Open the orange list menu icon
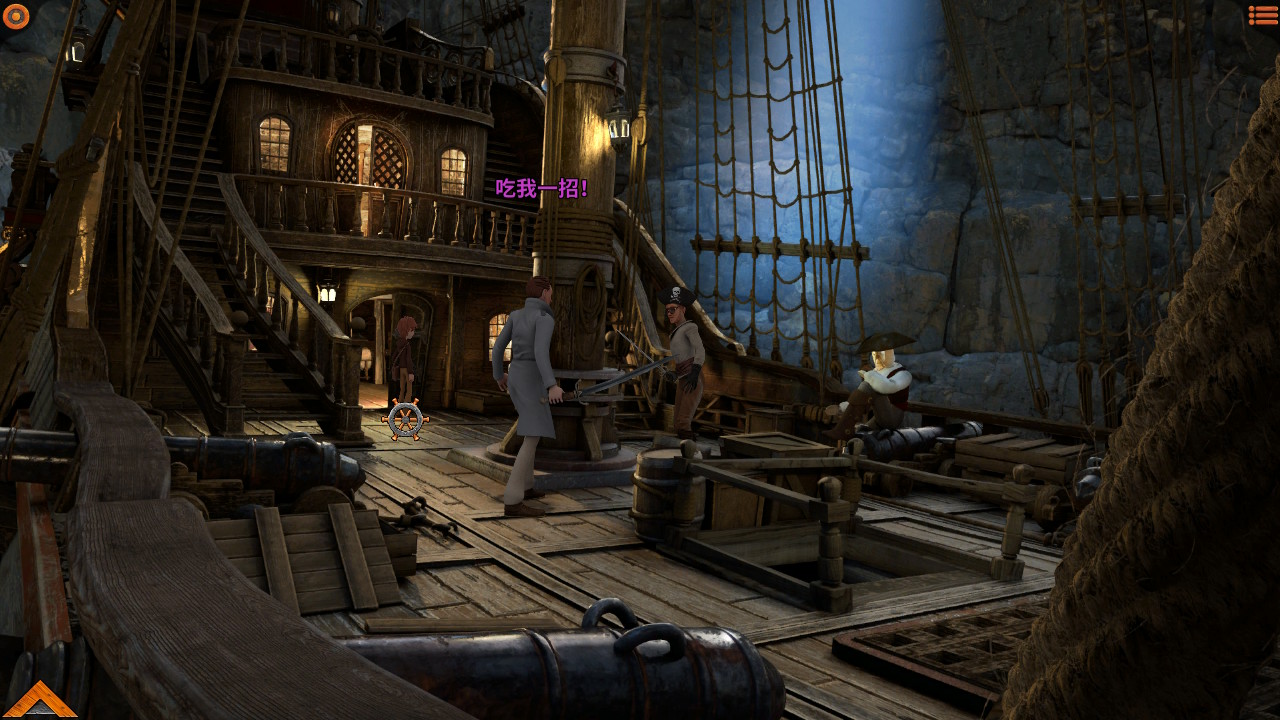The height and width of the screenshot is (720, 1280). pyautogui.click(x=1263, y=15)
